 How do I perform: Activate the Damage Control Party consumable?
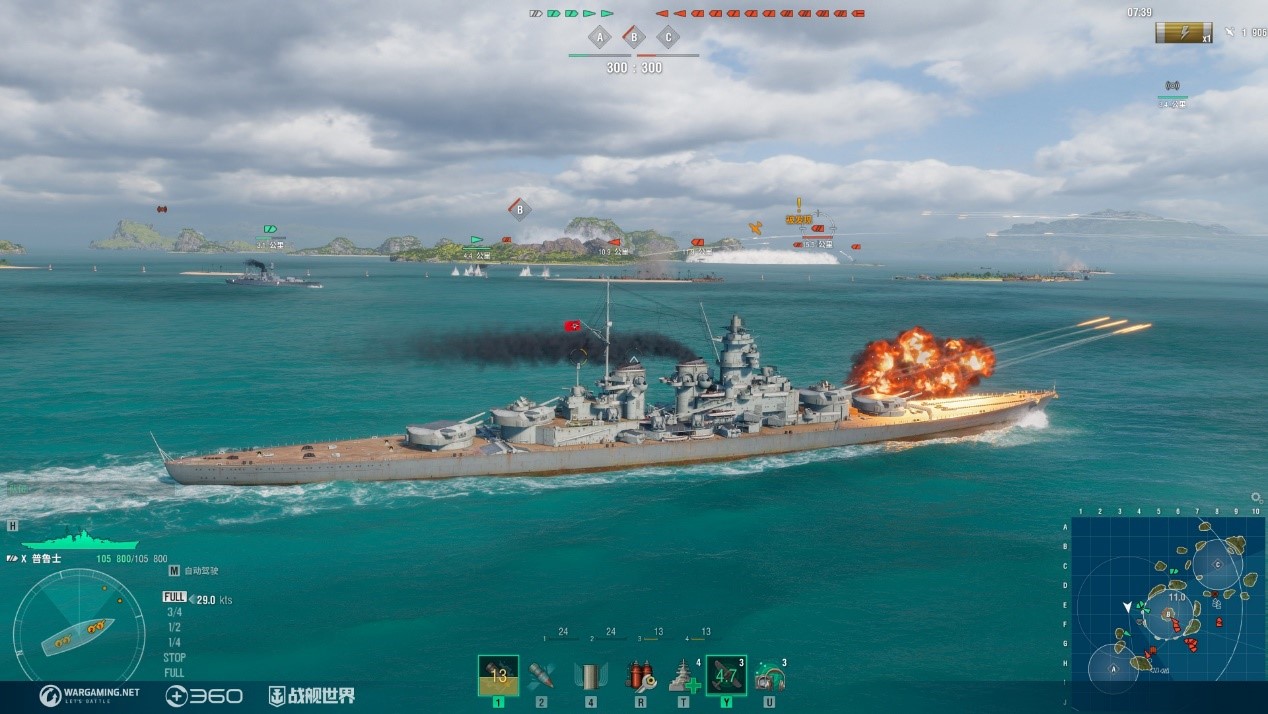pos(639,676)
